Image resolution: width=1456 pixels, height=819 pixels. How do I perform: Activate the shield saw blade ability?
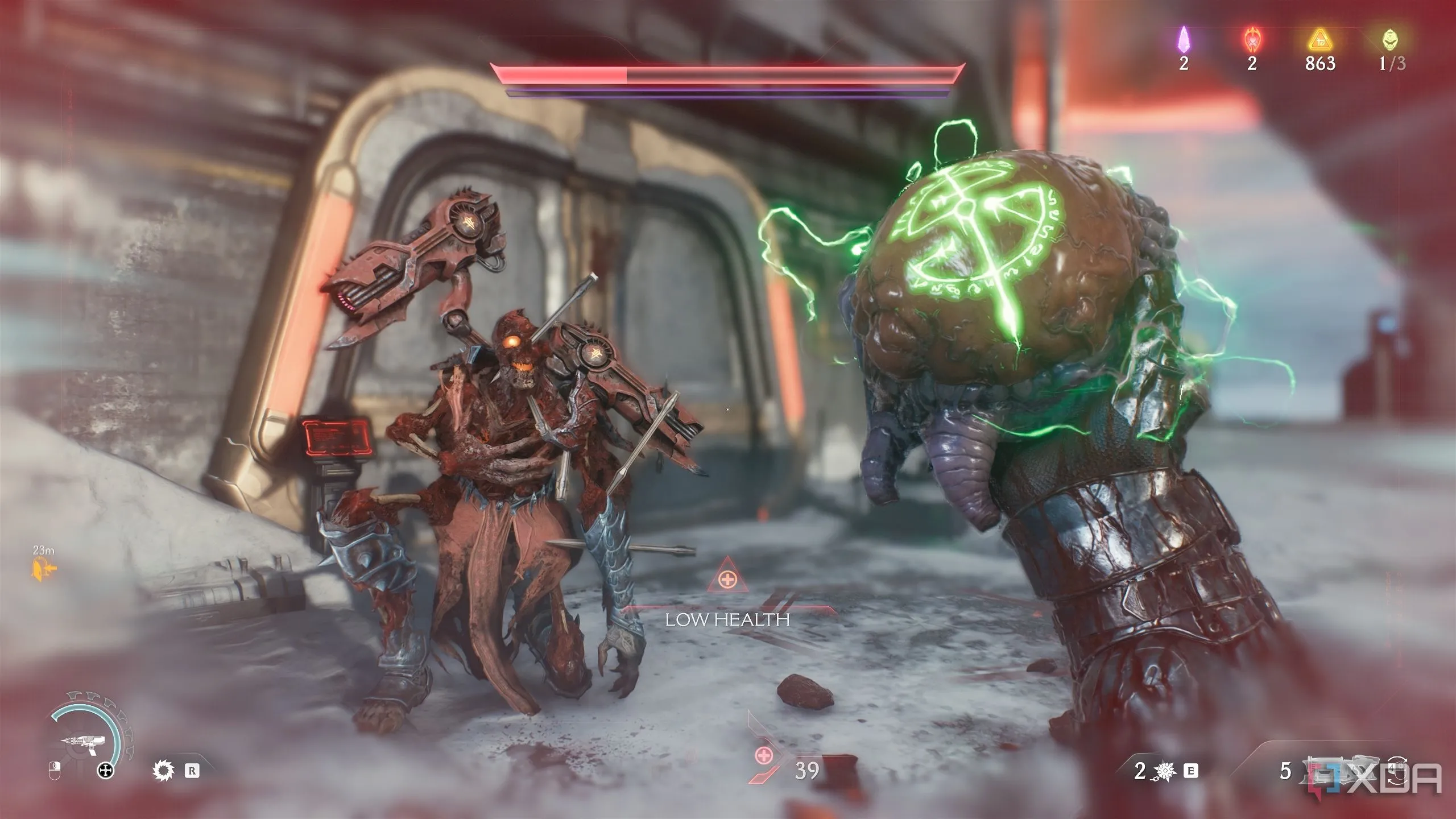(x=162, y=771)
